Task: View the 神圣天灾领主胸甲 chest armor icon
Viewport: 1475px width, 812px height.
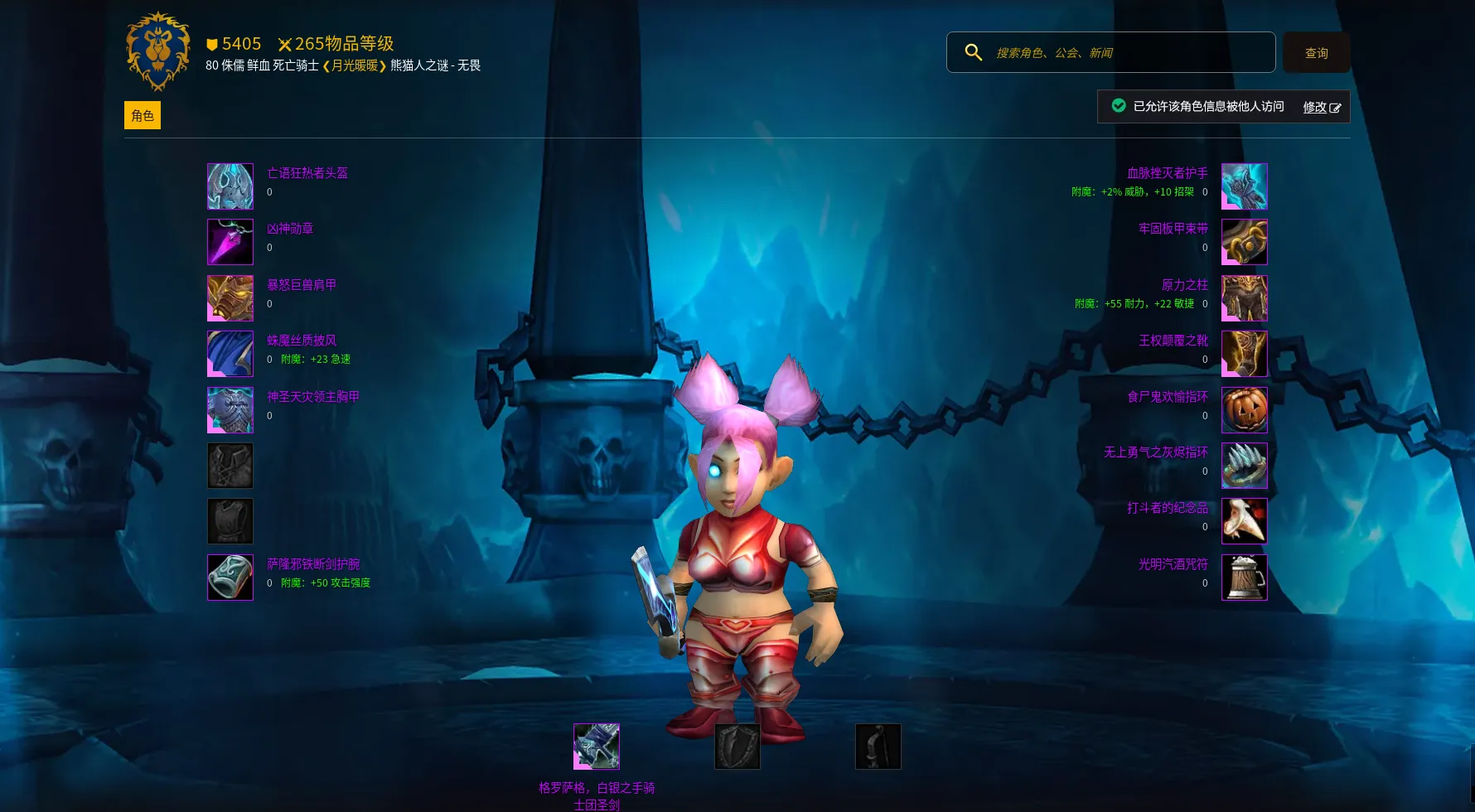Action: pyautogui.click(x=230, y=410)
